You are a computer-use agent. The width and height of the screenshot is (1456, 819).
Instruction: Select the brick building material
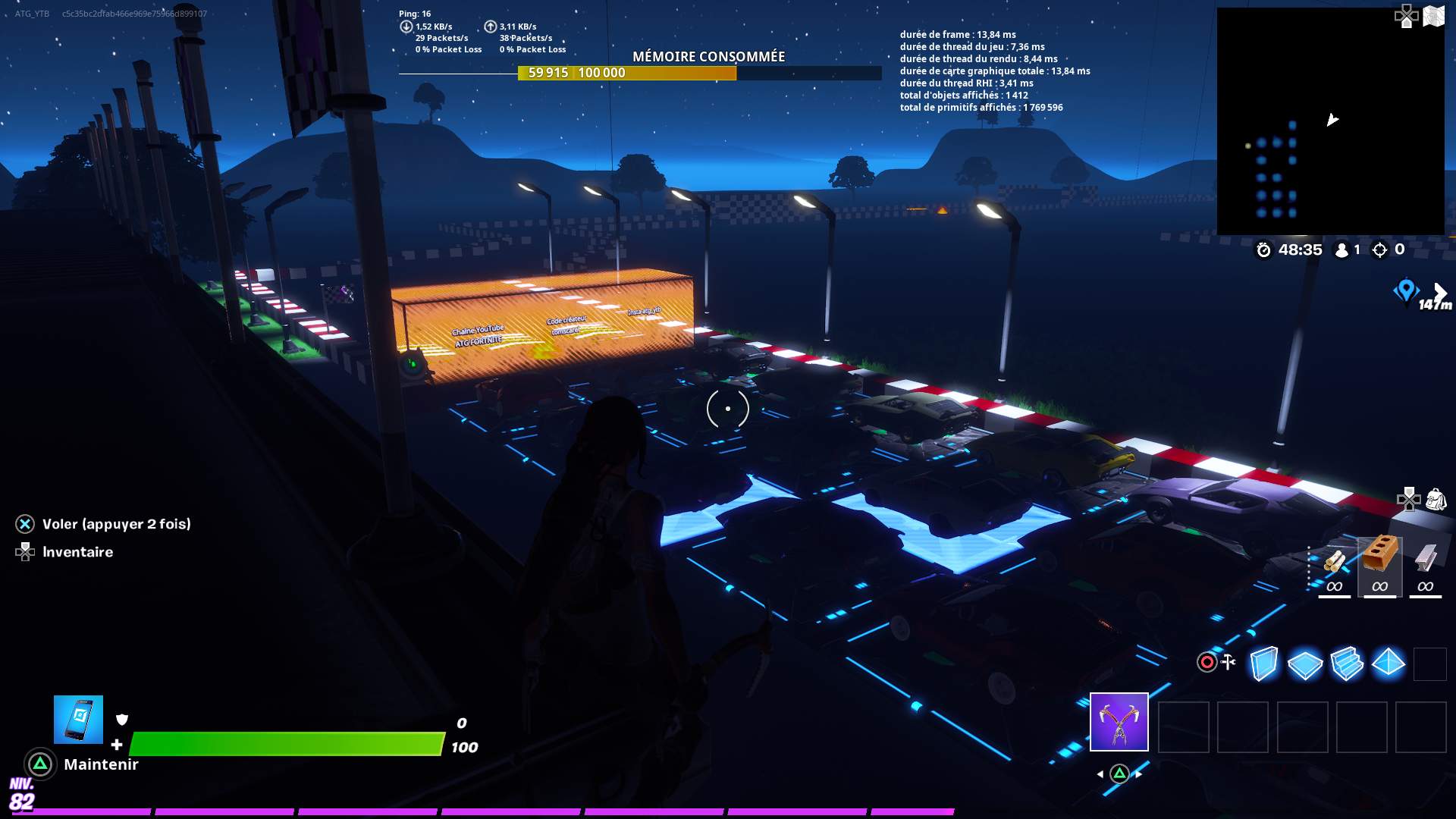click(x=1379, y=557)
